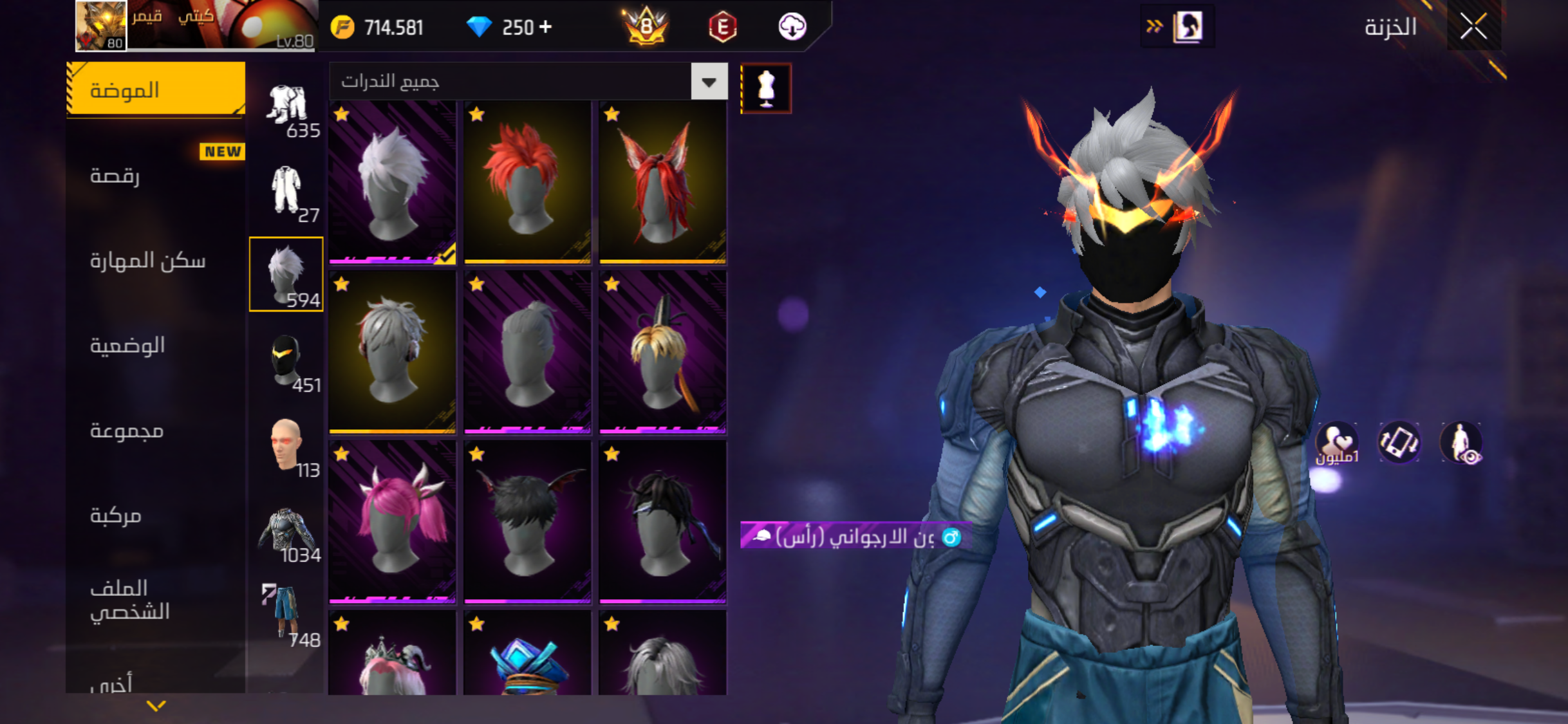
Task: Select the سكن المهارة tab
Action: pyautogui.click(x=148, y=260)
